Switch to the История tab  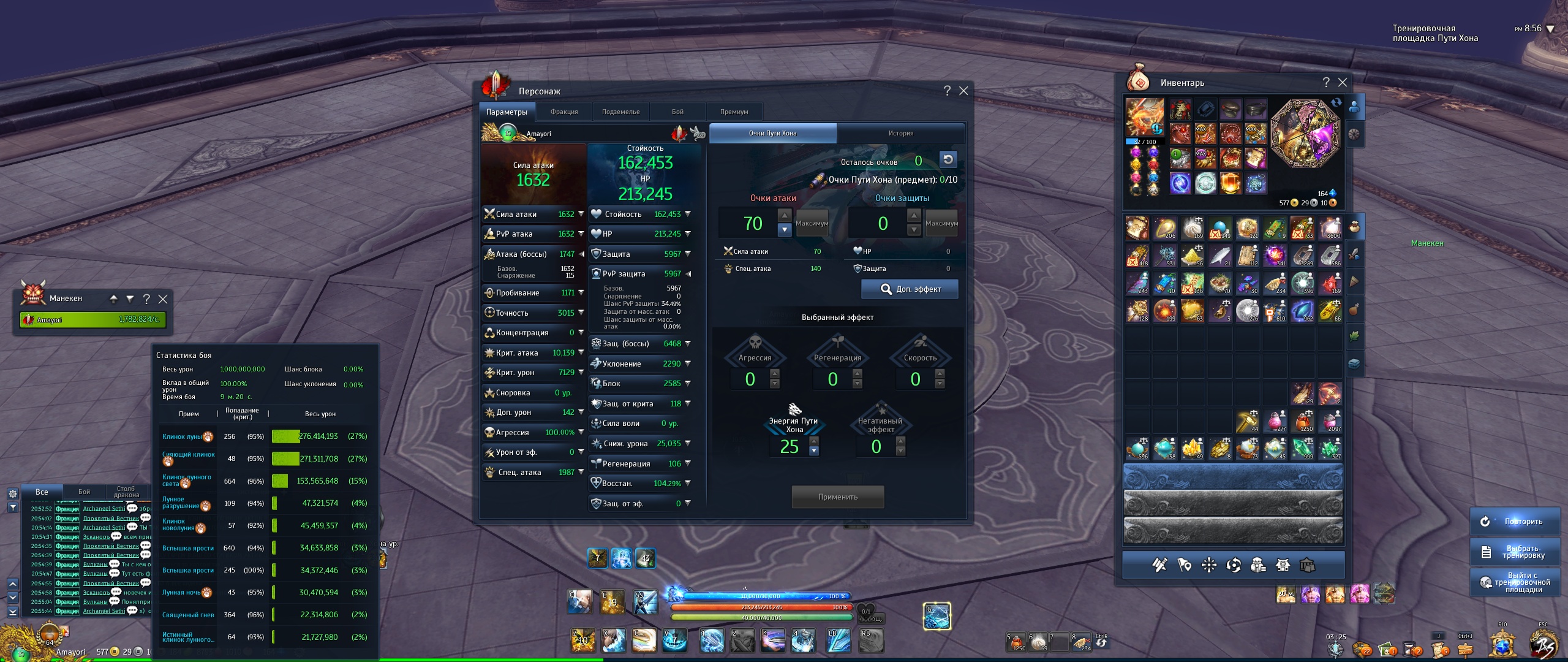point(900,133)
